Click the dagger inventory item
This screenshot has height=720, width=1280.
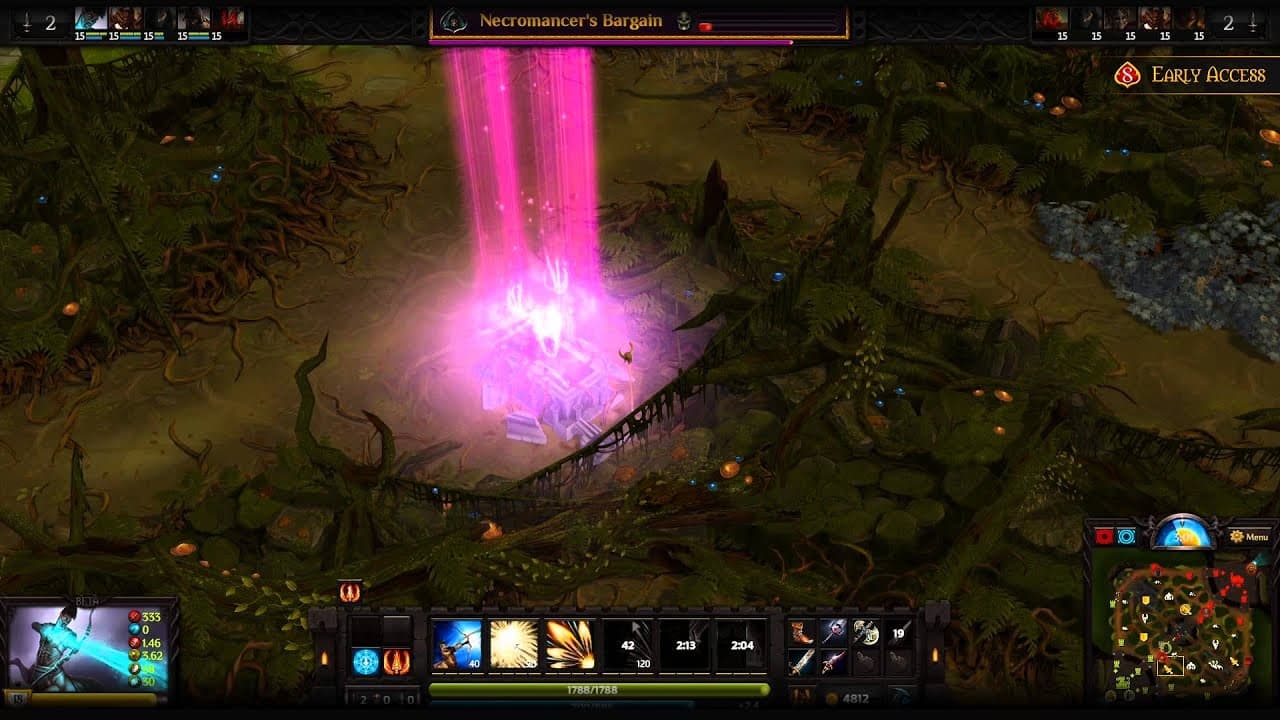click(x=834, y=661)
